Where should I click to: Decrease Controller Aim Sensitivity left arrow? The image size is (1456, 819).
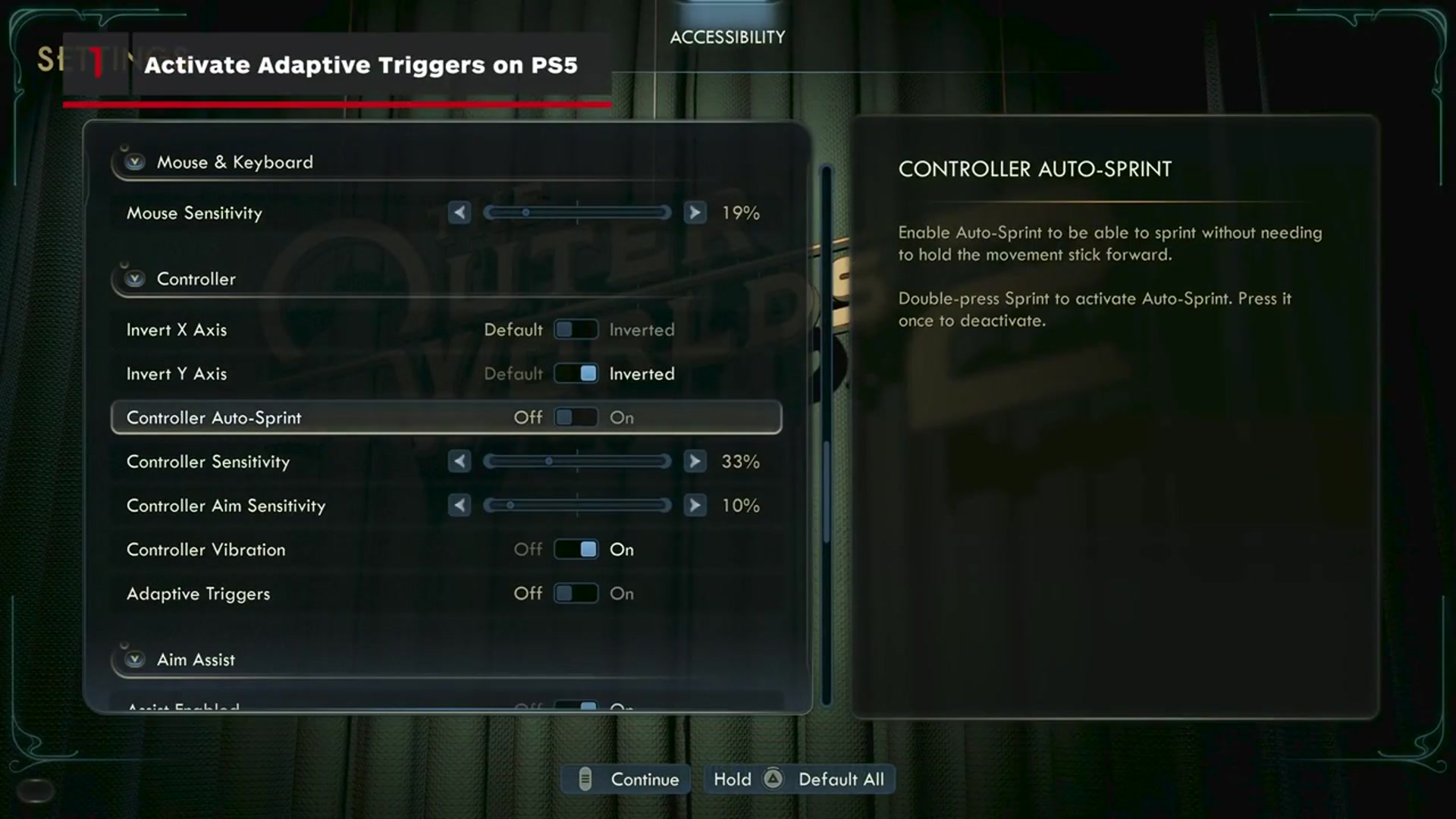[459, 506]
